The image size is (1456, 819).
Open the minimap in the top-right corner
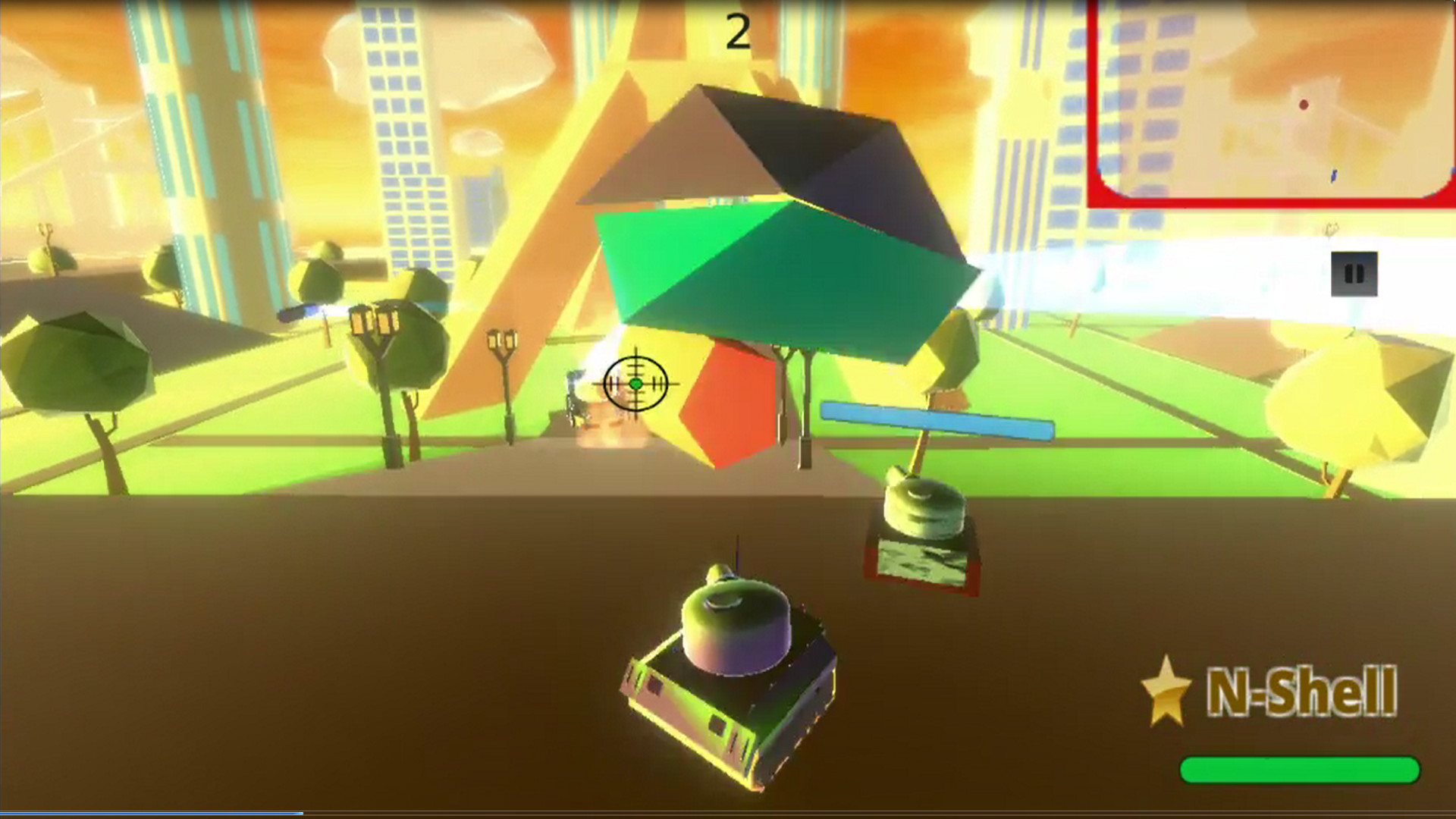[1274, 102]
